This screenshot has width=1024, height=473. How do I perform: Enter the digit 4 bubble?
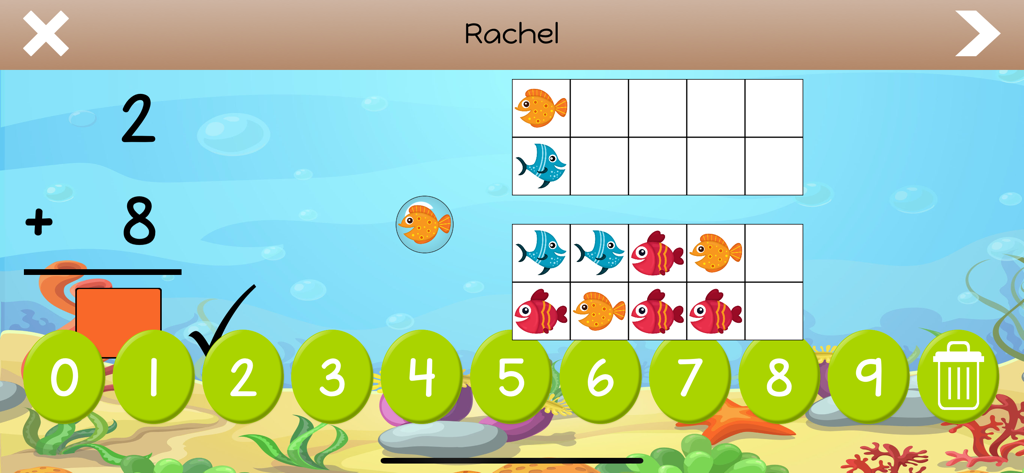tap(421, 379)
